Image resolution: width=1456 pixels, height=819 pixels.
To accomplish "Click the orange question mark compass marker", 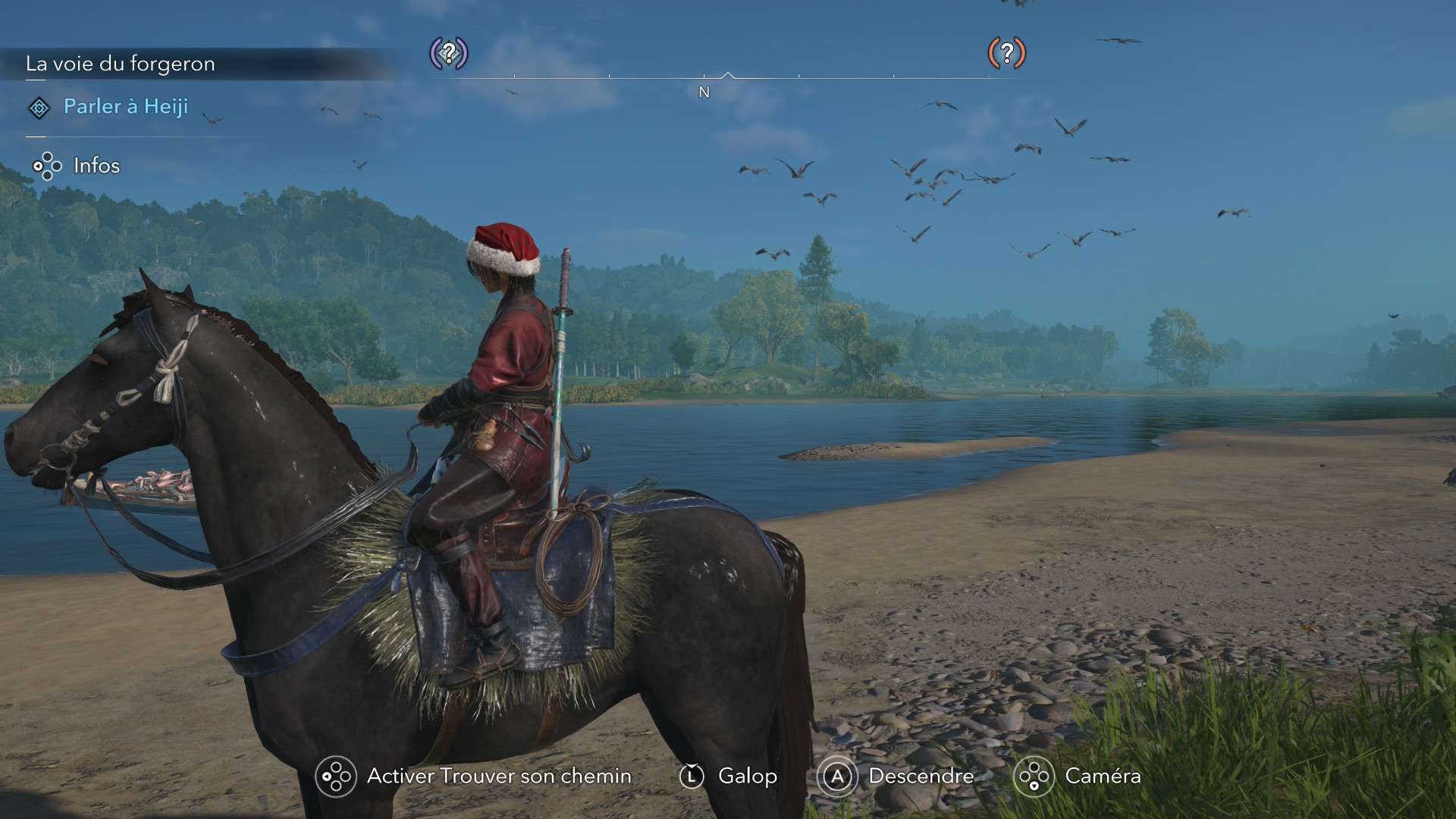I will 1006,53.
